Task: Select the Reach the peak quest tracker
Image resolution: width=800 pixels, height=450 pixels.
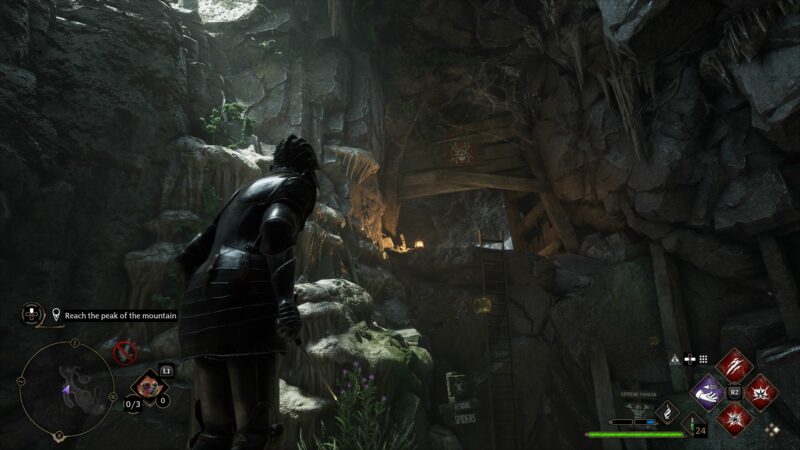Action: [x=114, y=315]
